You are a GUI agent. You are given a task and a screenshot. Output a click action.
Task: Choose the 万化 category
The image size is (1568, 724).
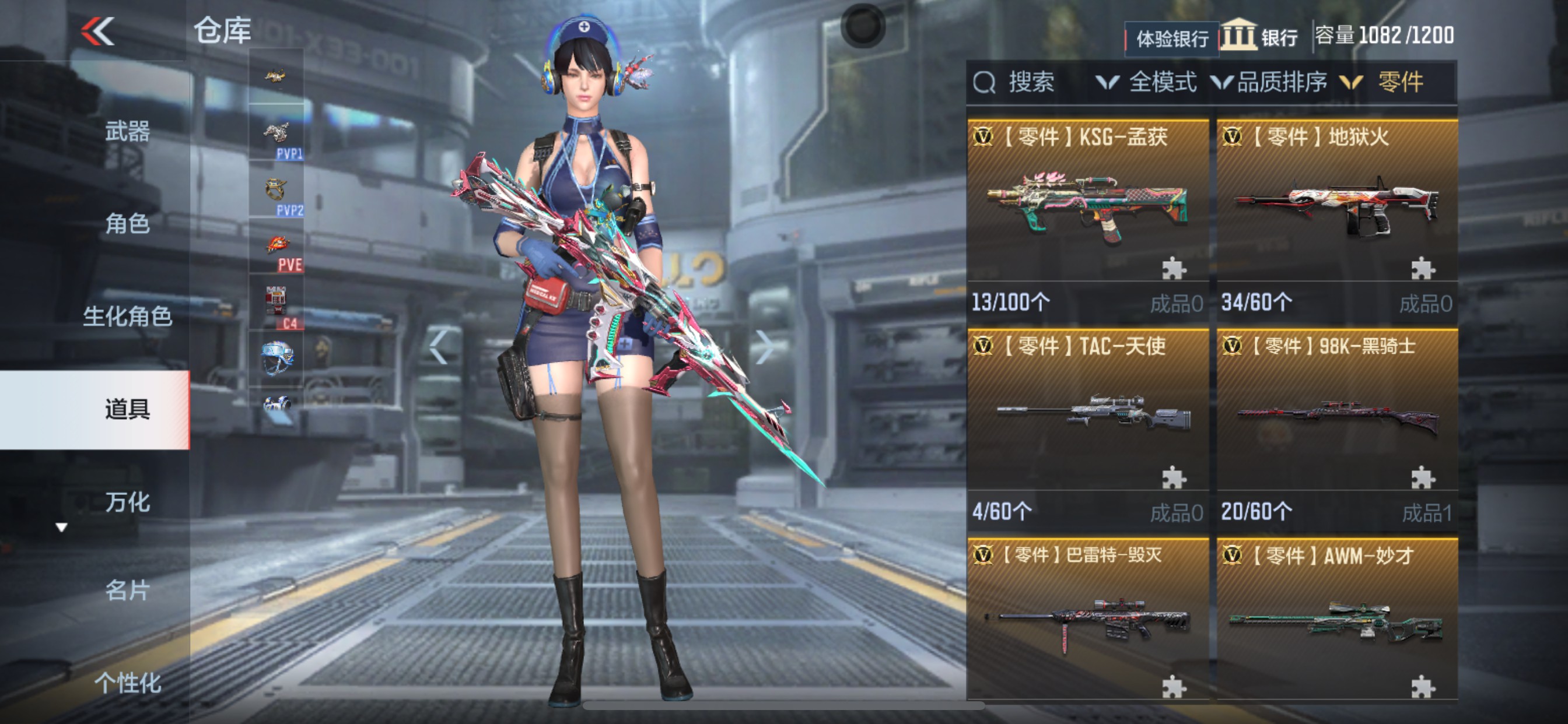(127, 502)
